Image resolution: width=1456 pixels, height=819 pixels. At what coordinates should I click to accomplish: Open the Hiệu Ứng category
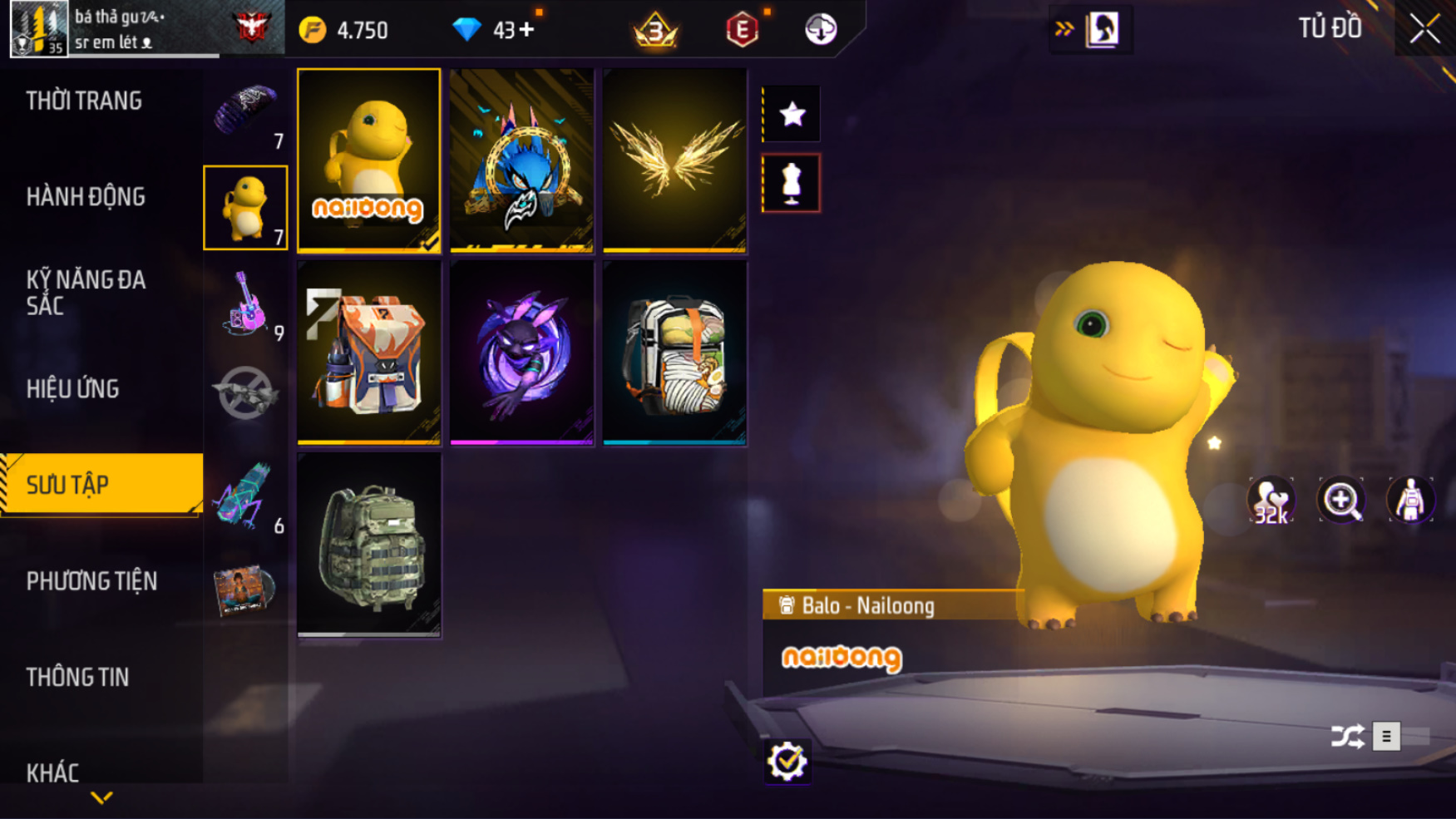(73, 389)
